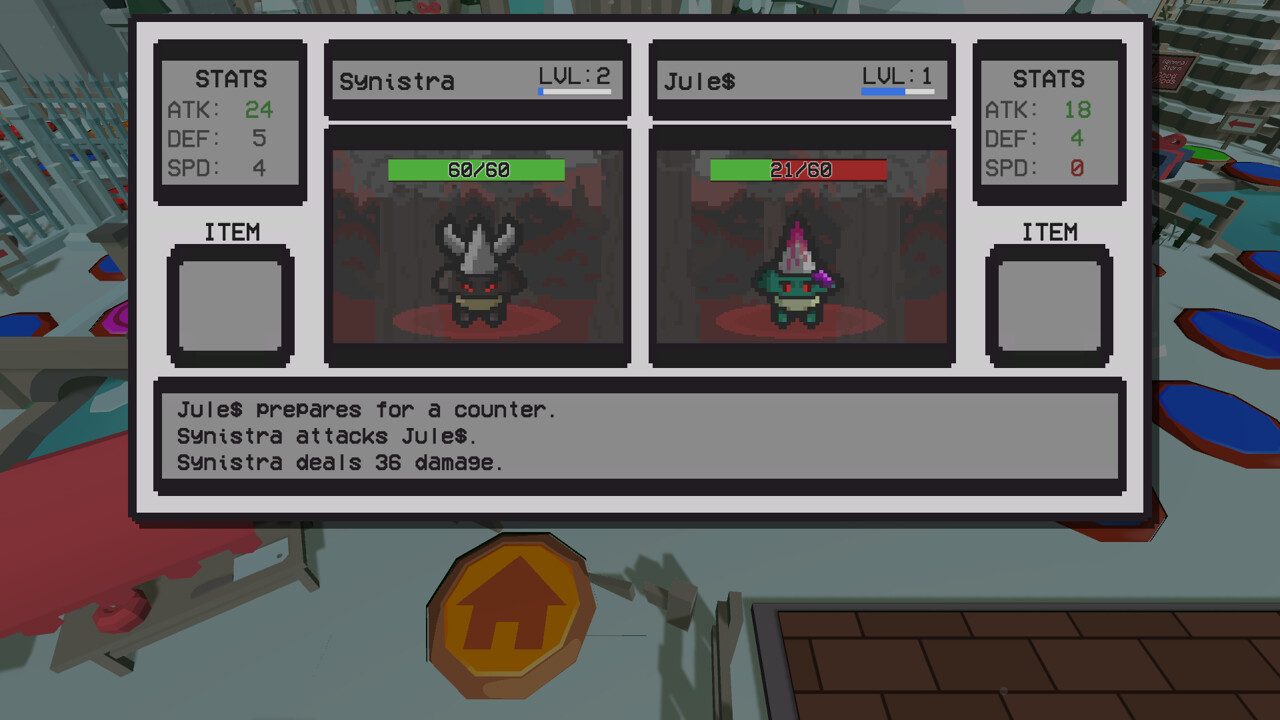1280x720 pixels.
Task: Click Jule$'s red 21/60 health bar
Action: [800, 169]
